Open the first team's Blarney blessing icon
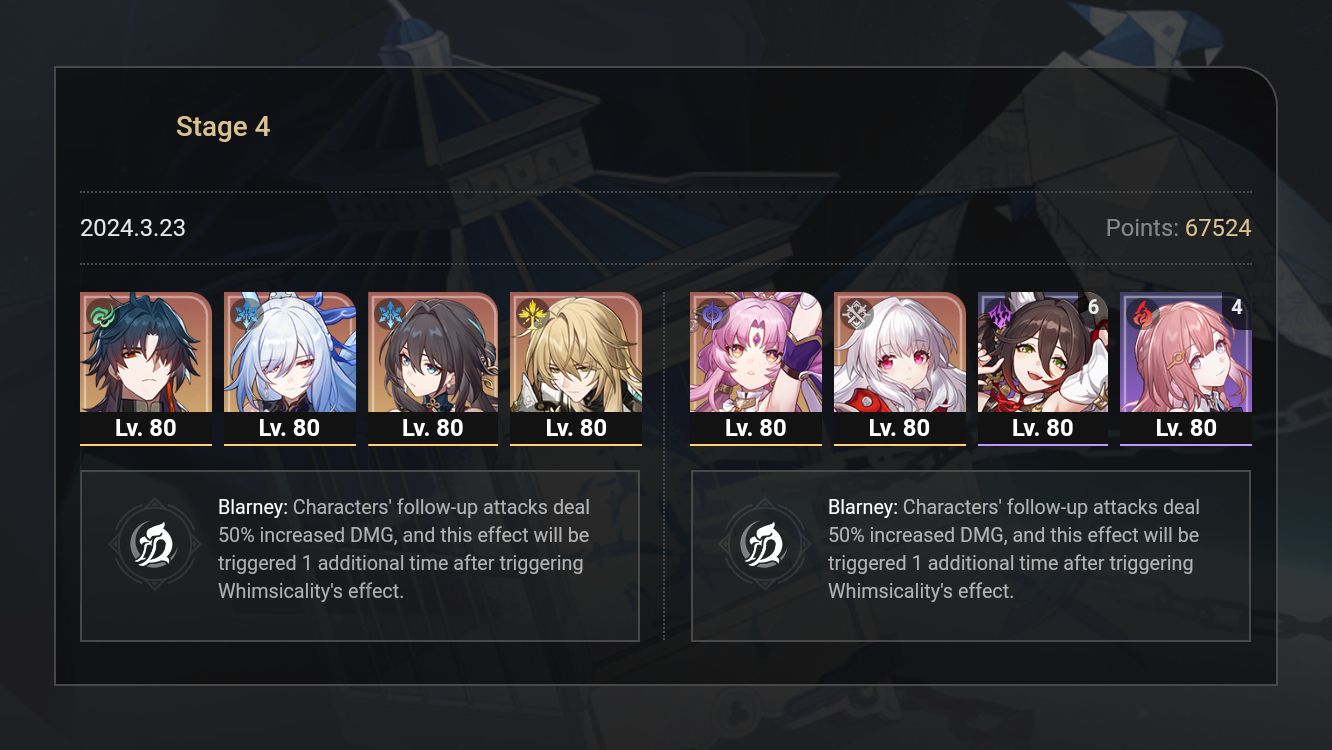Screen dimensions: 1332x750 [x=155, y=544]
